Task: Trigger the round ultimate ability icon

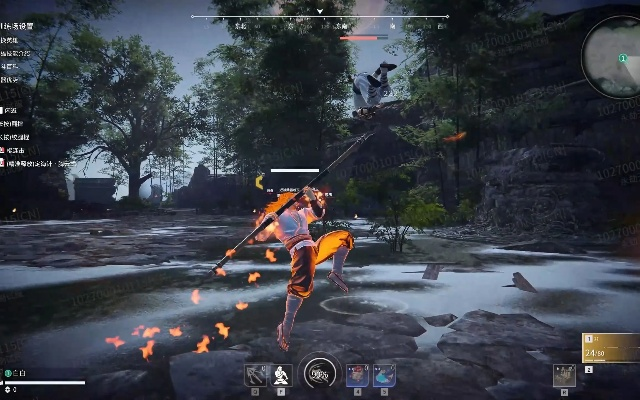Action: tap(320, 374)
